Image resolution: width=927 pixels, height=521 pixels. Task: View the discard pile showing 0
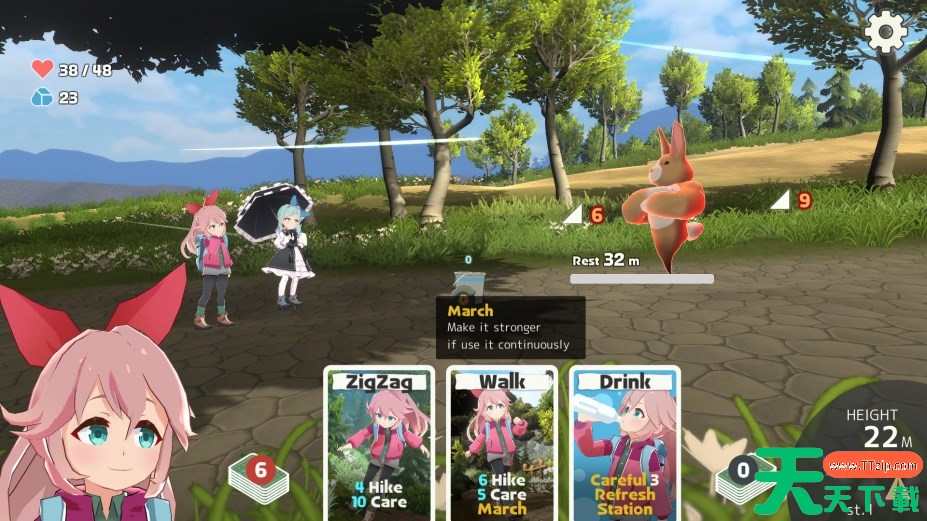(741, 473)
